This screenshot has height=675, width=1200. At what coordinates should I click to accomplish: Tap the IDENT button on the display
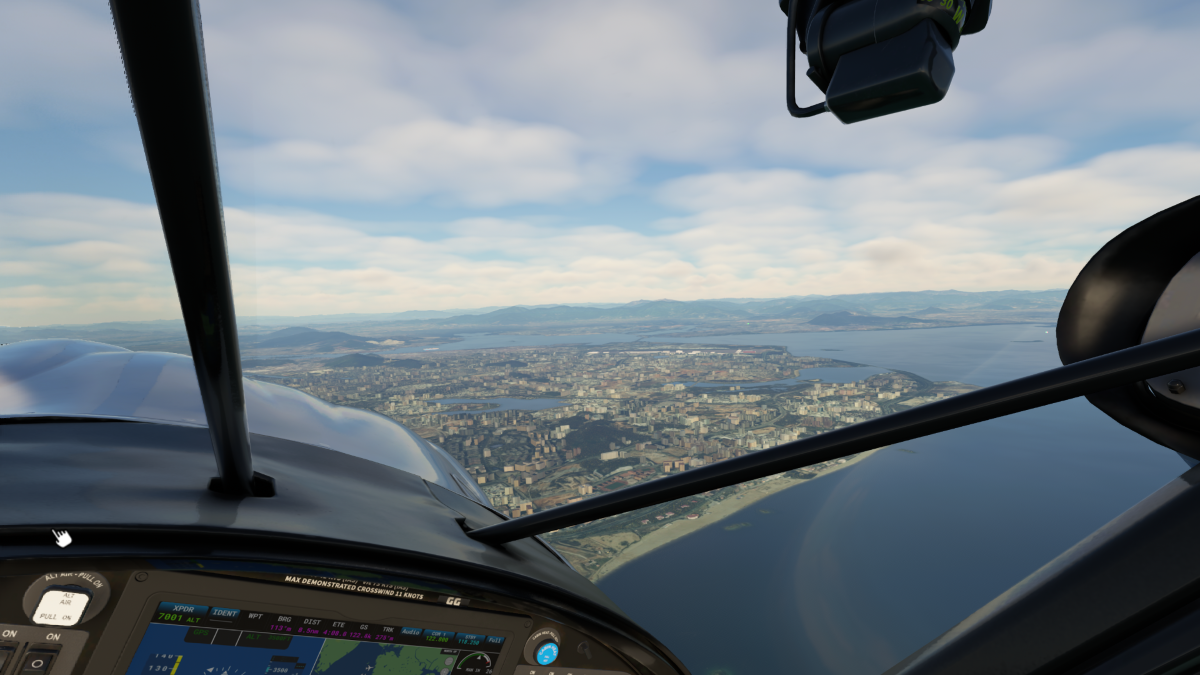[225, 613]
